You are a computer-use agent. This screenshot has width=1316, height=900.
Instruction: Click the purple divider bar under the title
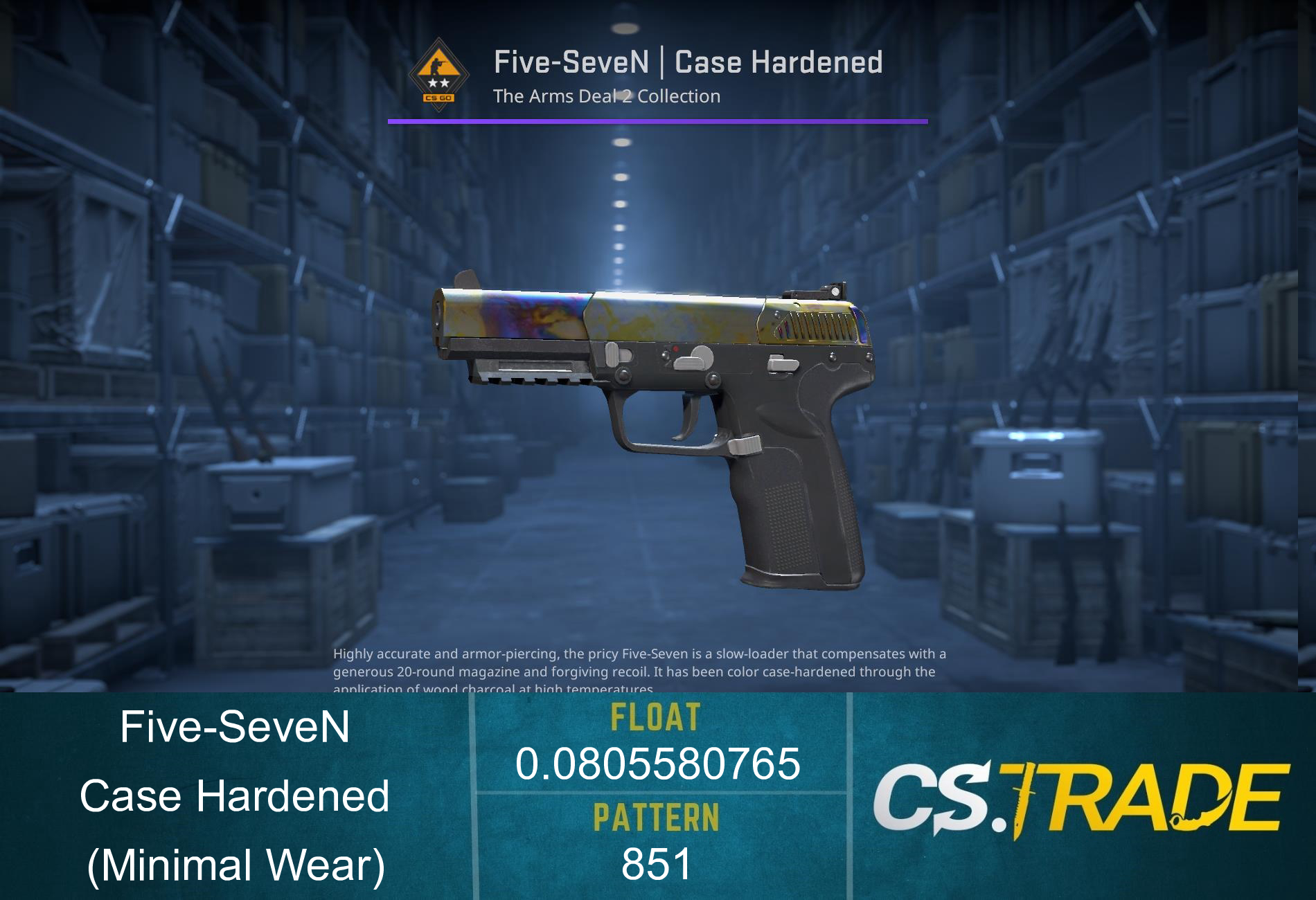click(658, 123)
